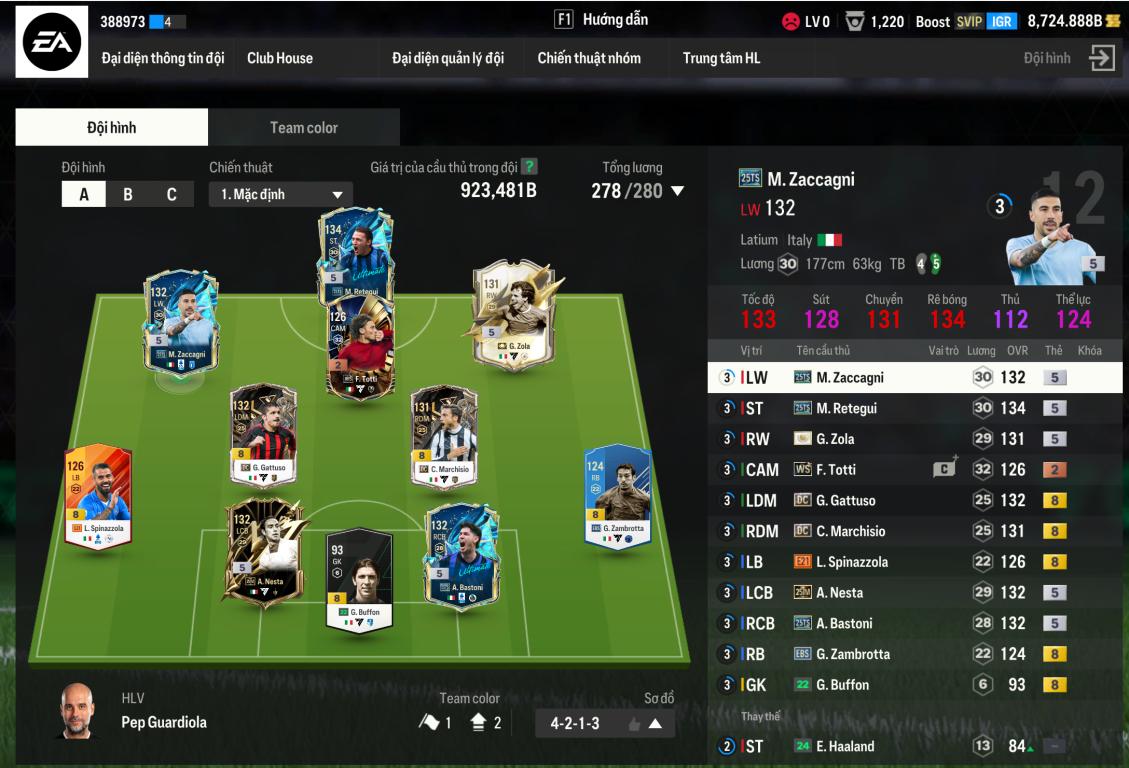Open the Chiến thuật tactics dropdown

tap(280, 194)
